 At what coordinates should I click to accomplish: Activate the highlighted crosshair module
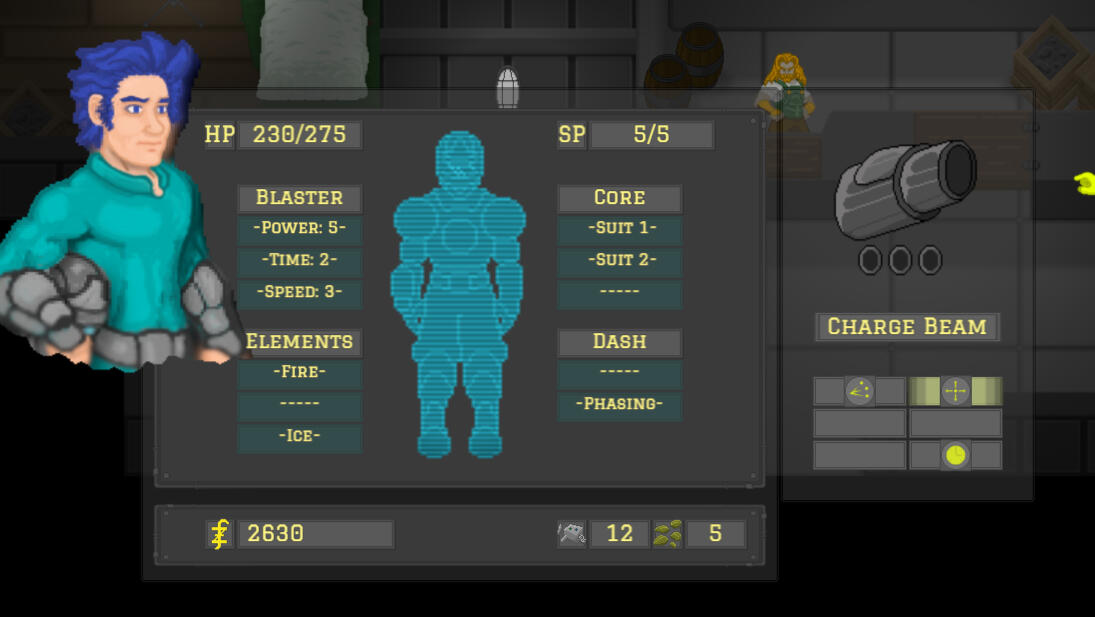pyautogui.click(x=955, y=391)
